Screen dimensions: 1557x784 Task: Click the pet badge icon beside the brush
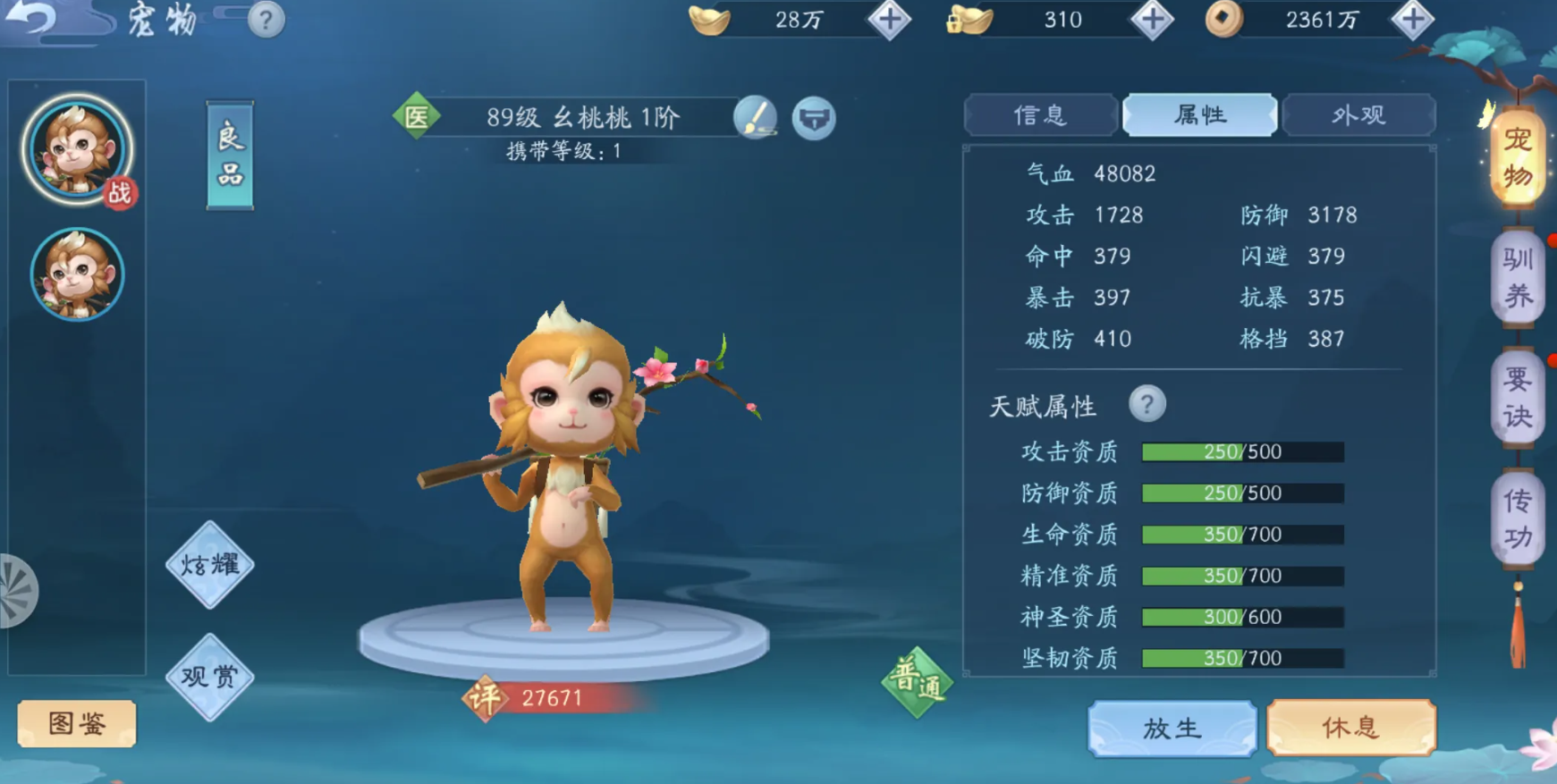coord(815,117)
